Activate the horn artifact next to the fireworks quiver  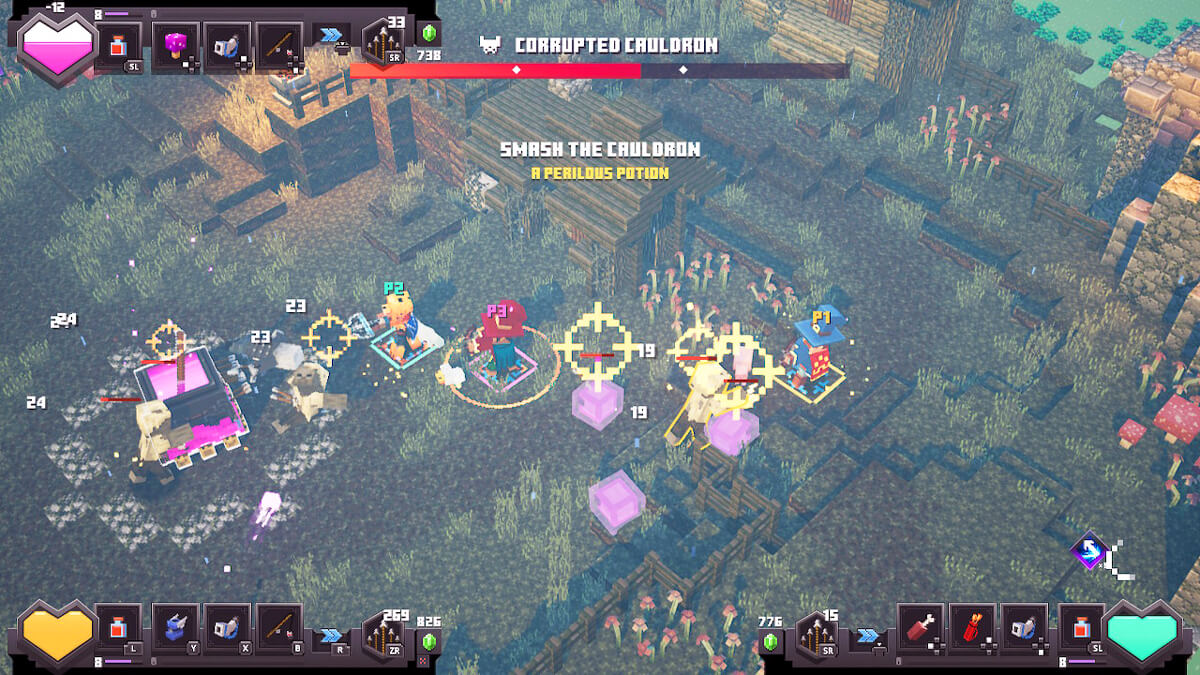point(1024,628)
